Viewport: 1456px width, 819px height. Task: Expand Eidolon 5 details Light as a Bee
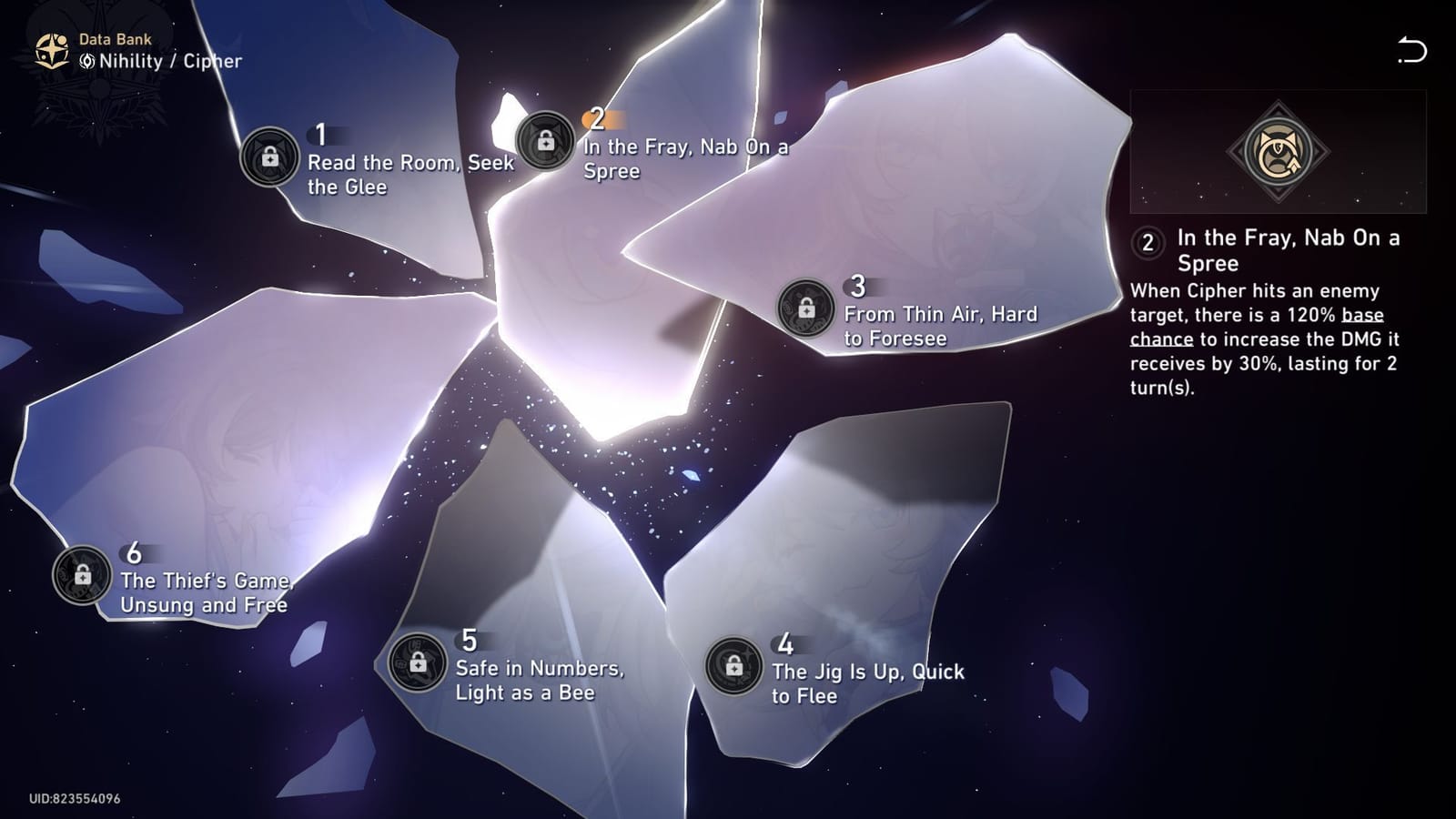(541, 682)
